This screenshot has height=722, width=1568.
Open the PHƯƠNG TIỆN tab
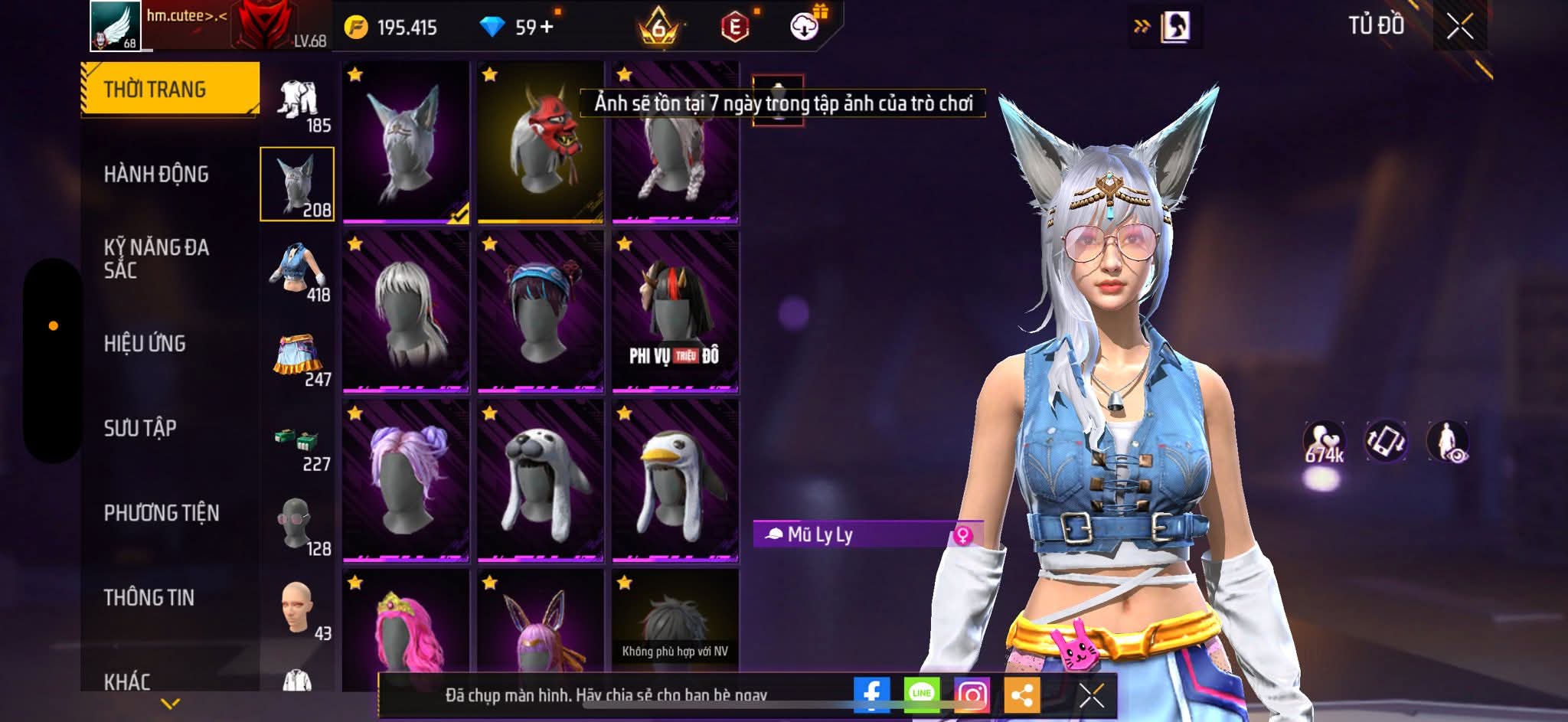(162, 513)
